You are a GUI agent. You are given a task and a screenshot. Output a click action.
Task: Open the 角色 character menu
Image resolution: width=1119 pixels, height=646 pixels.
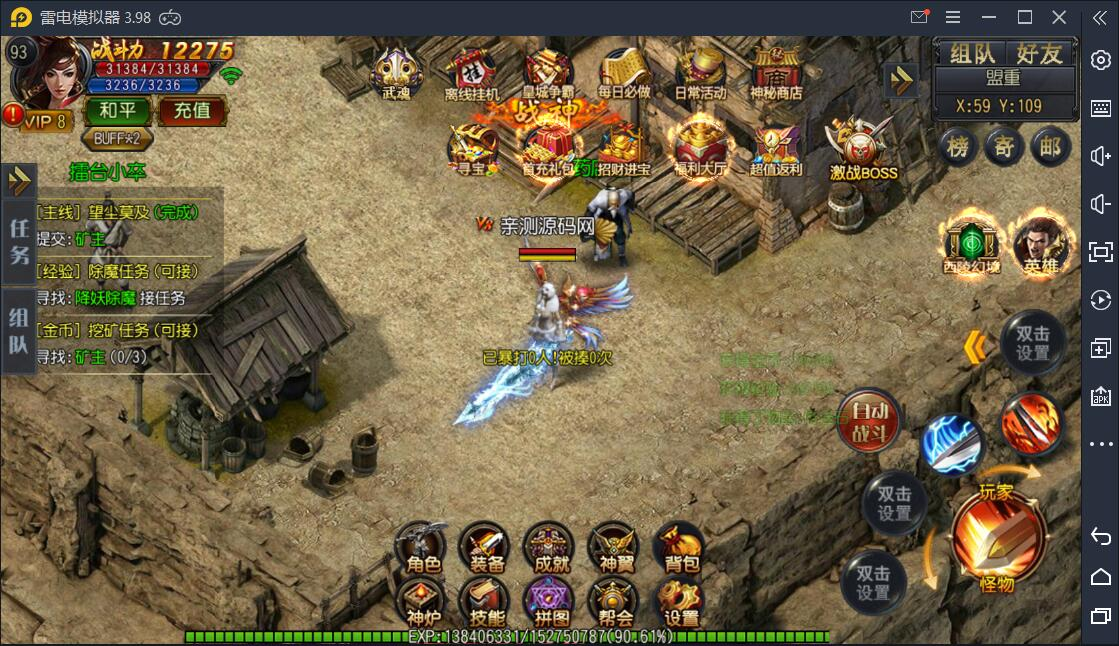click(424, 547)
